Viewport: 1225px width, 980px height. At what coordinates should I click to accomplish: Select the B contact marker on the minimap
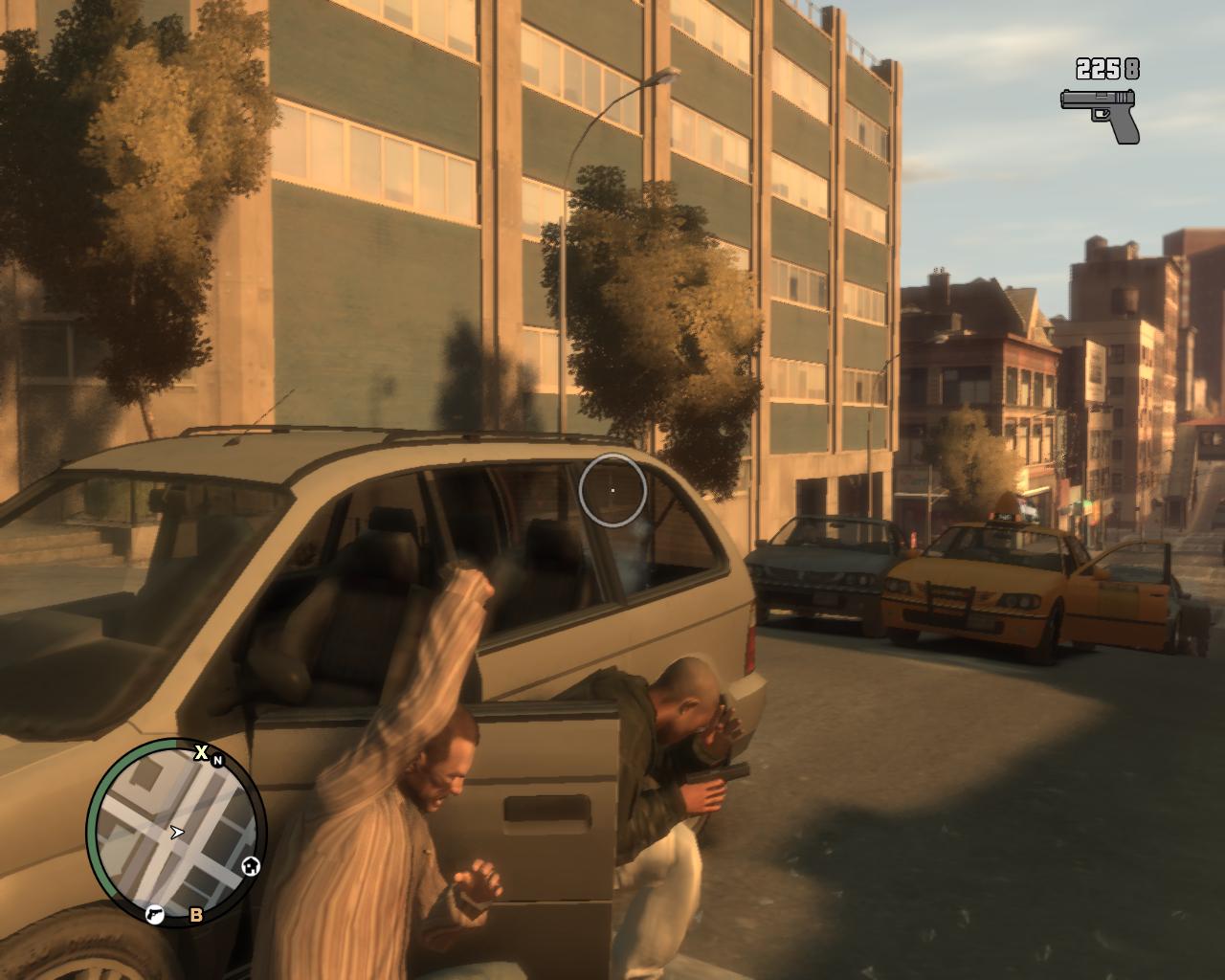(x=196, y=915)
